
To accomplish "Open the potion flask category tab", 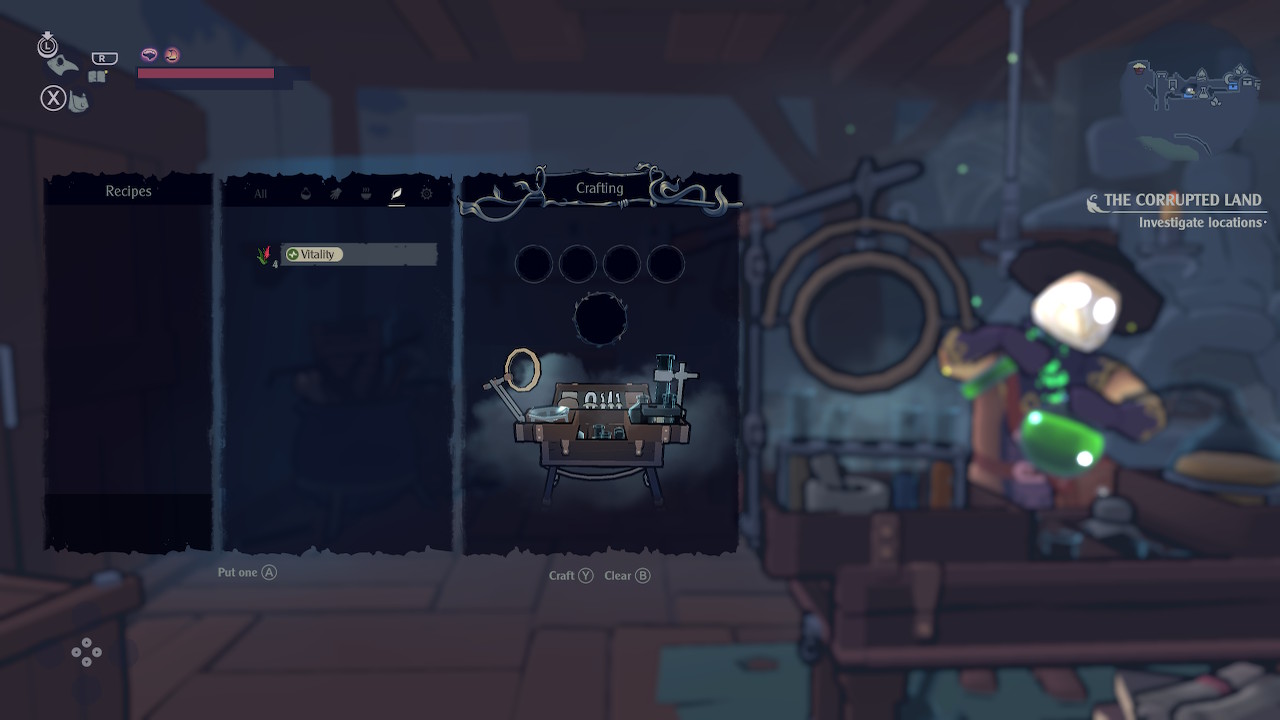I will click(306, 194).
